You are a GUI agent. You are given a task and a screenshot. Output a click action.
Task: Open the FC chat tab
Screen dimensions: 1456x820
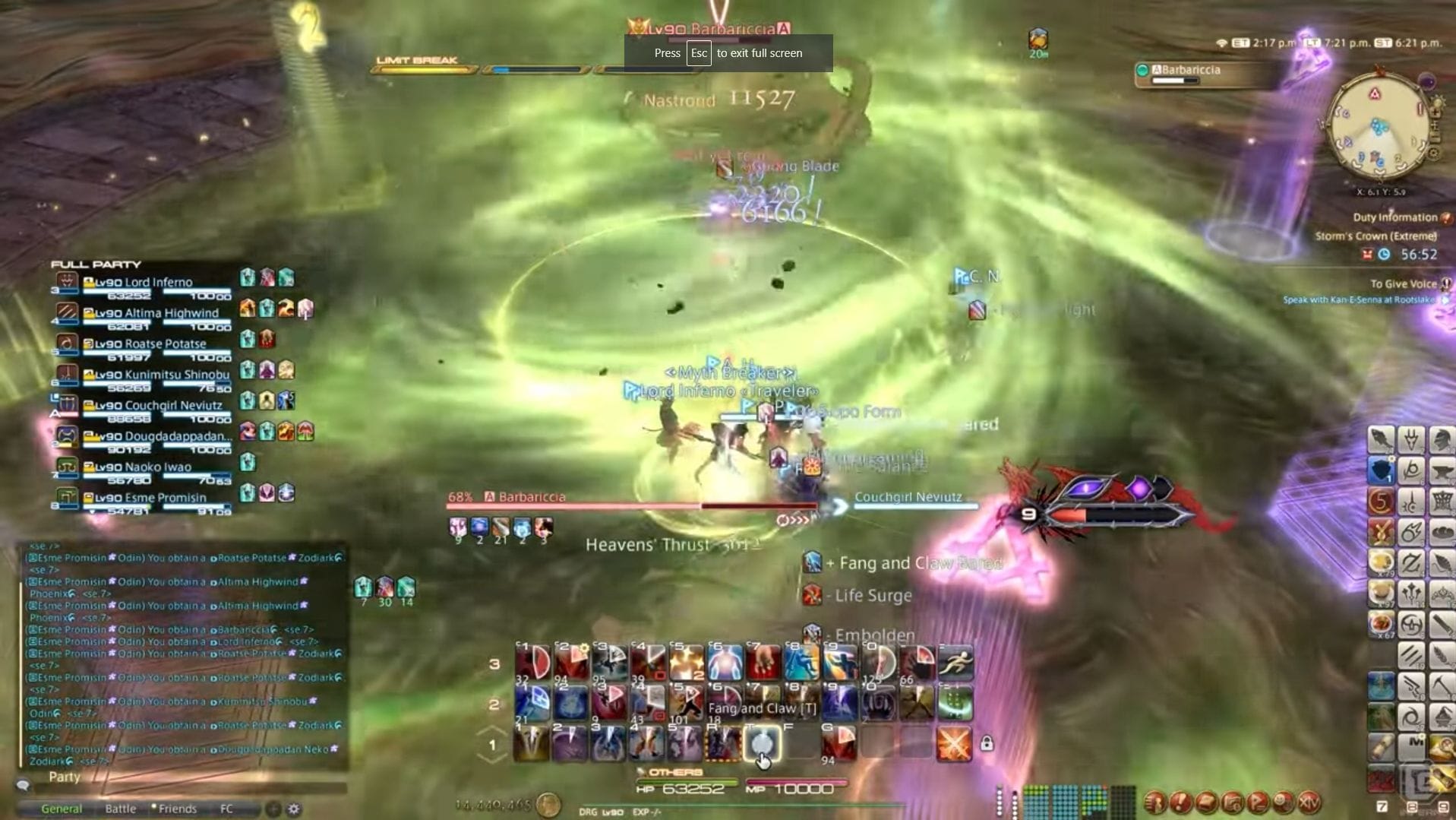(226, 809)
